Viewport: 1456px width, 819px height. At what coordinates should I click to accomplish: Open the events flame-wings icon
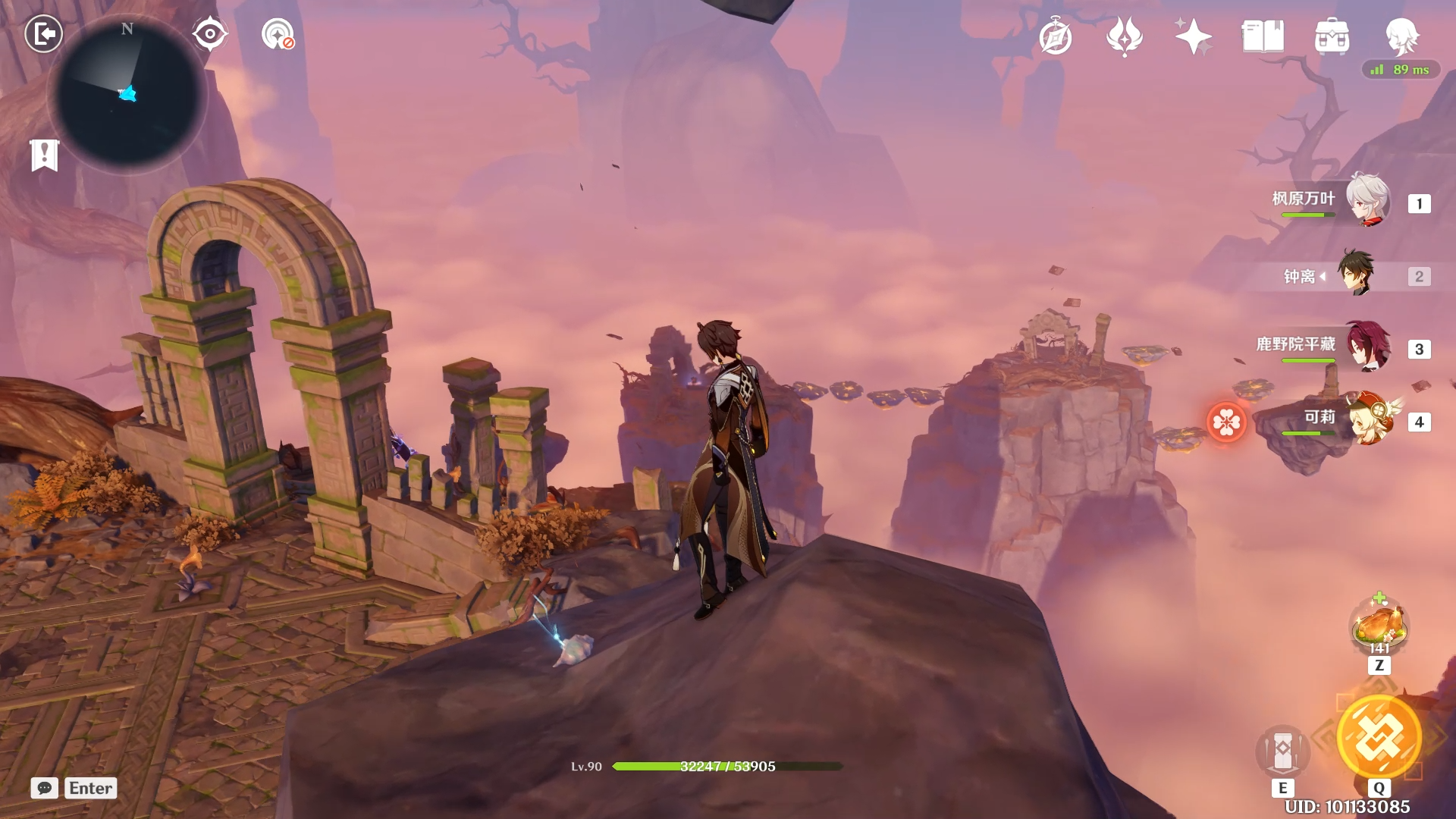click(1125, 36)
